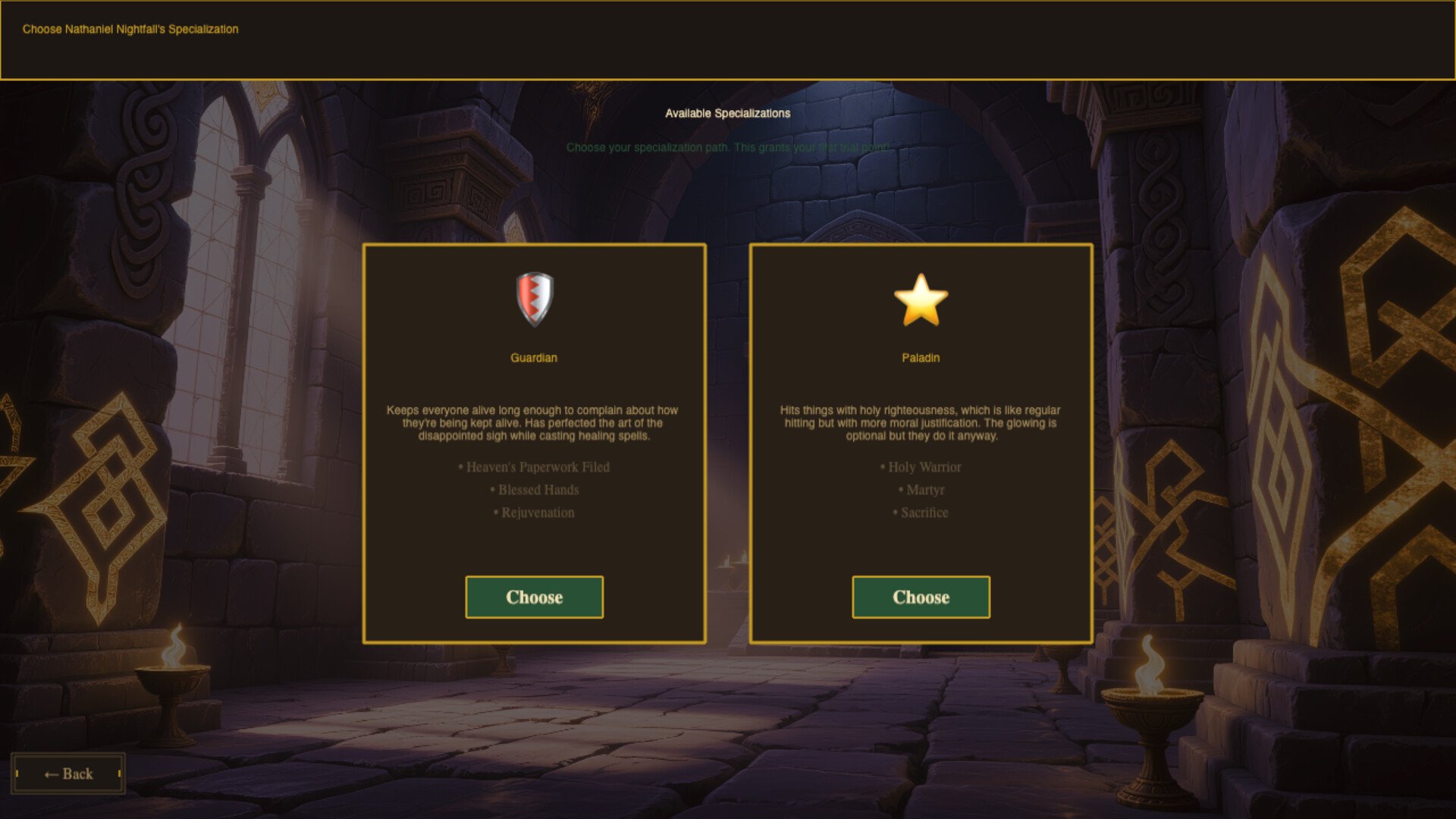Click Choose Nathaniel Nightfall's Specialization banner
This screenshot has height=819, width=1456.
(x=129, y=29)
